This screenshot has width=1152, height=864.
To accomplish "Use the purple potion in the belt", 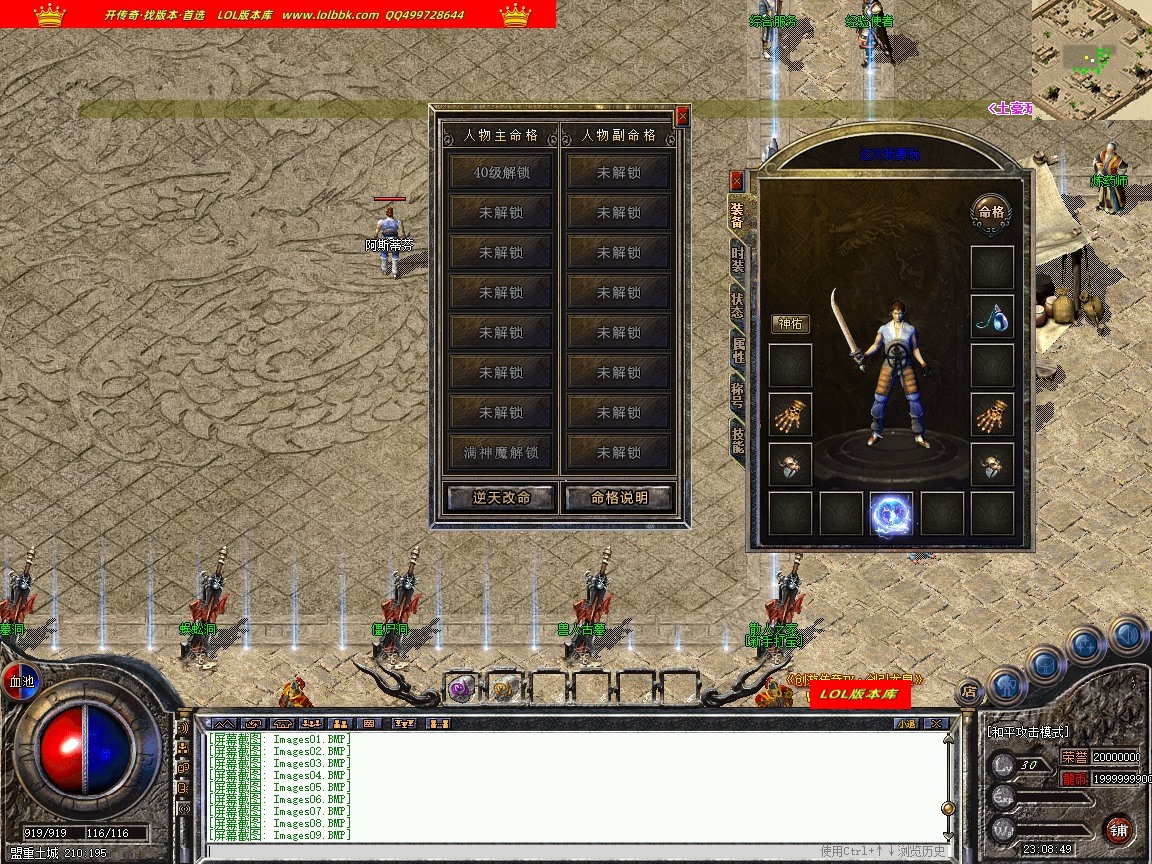I will 460,688.
